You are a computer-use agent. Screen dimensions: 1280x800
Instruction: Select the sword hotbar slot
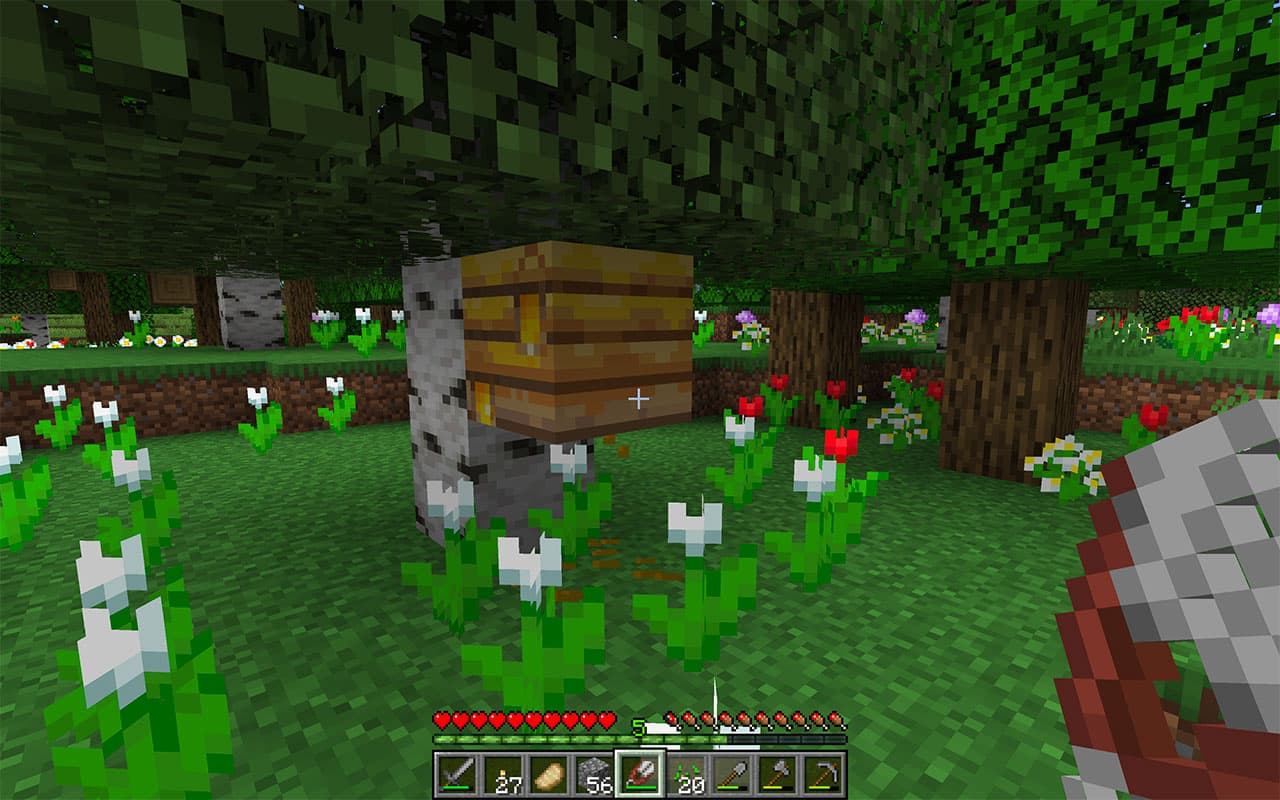(456, 775)
